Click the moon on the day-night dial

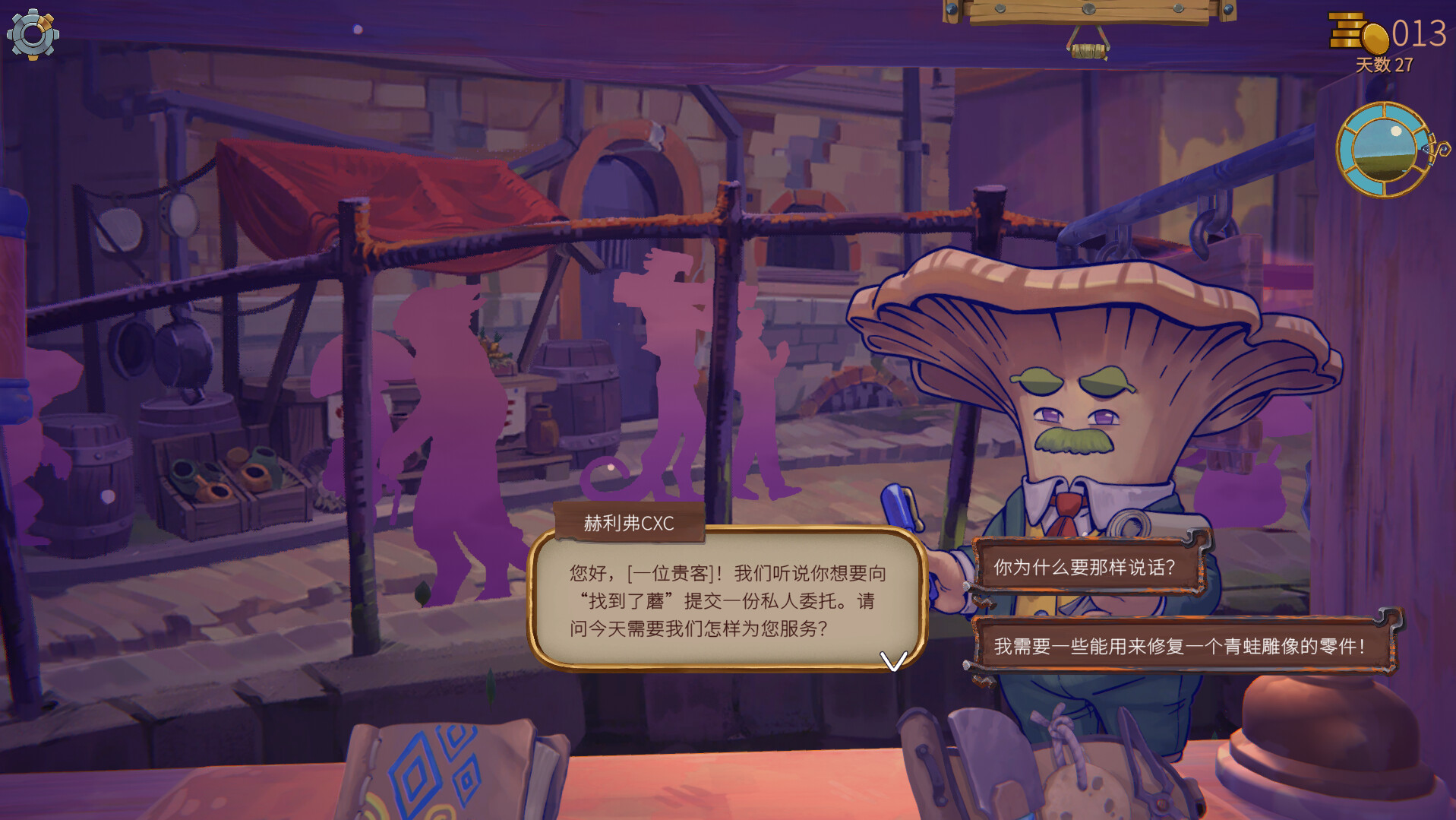click(1396, 131)
